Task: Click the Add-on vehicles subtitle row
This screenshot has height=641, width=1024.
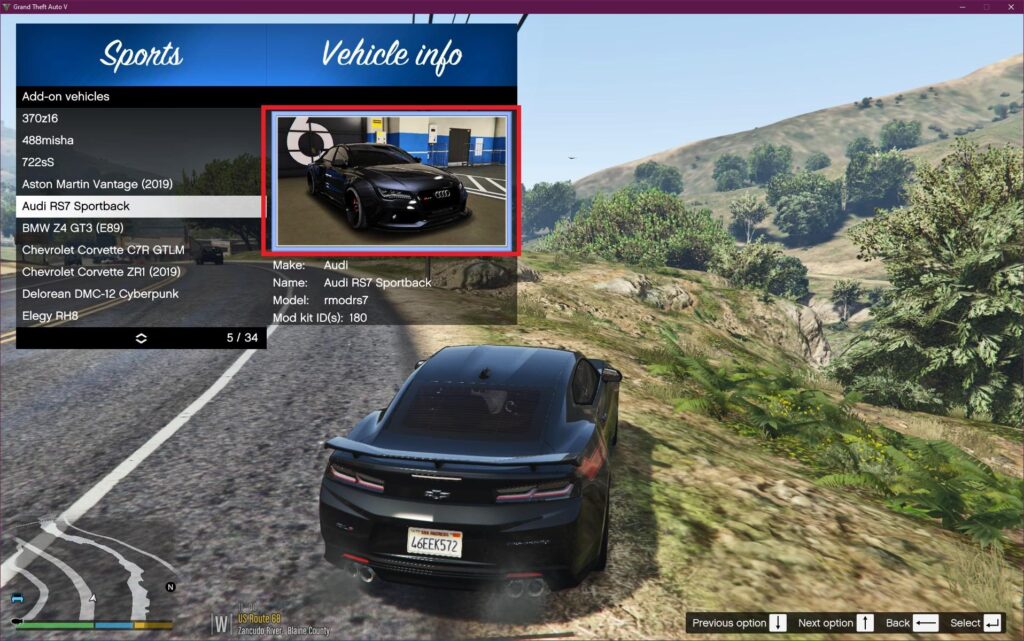Action: pyautogui.click(x=140, y=97)
